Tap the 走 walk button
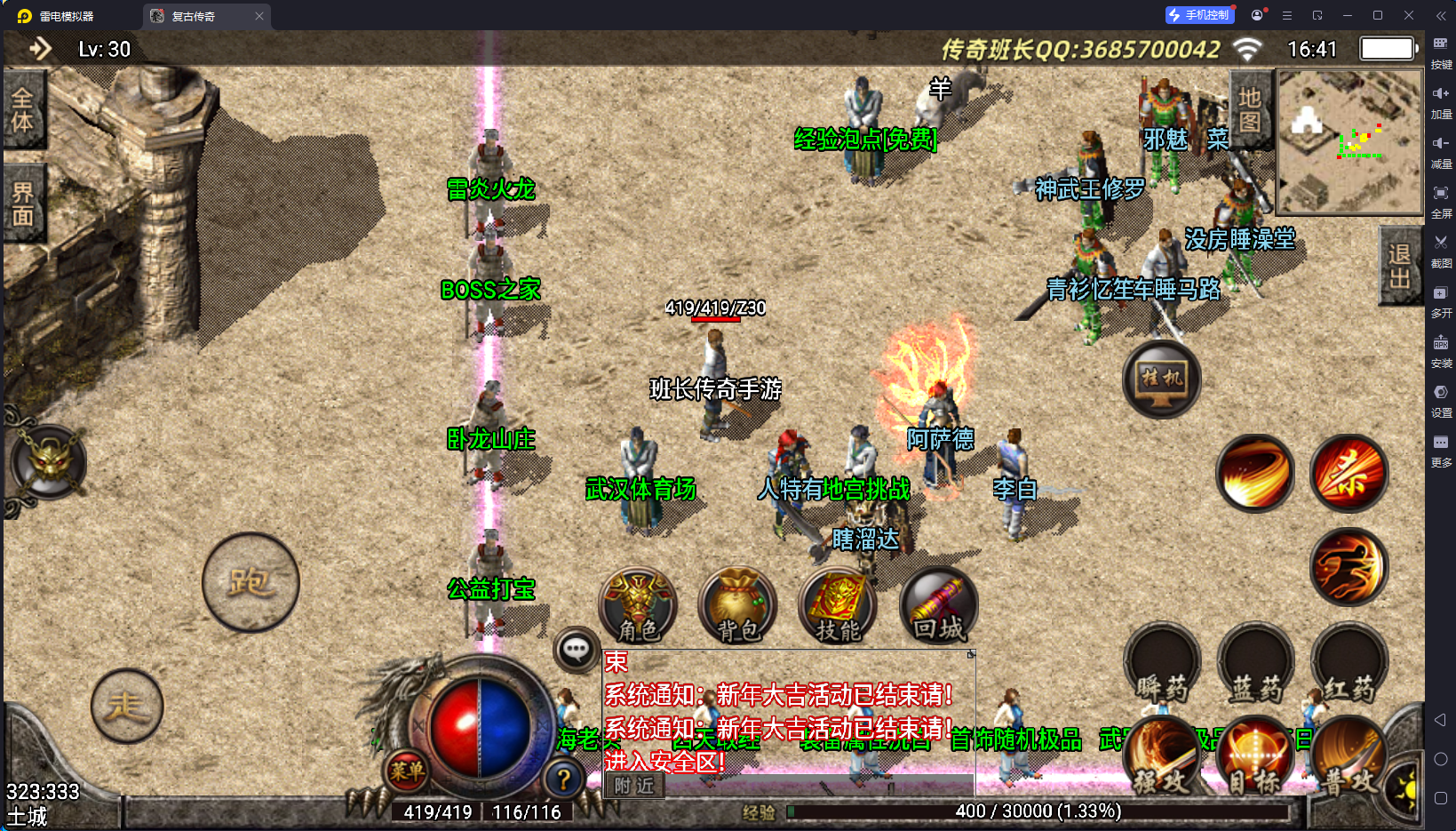Viewport: 1456px width, 831px height. point(127,706)
